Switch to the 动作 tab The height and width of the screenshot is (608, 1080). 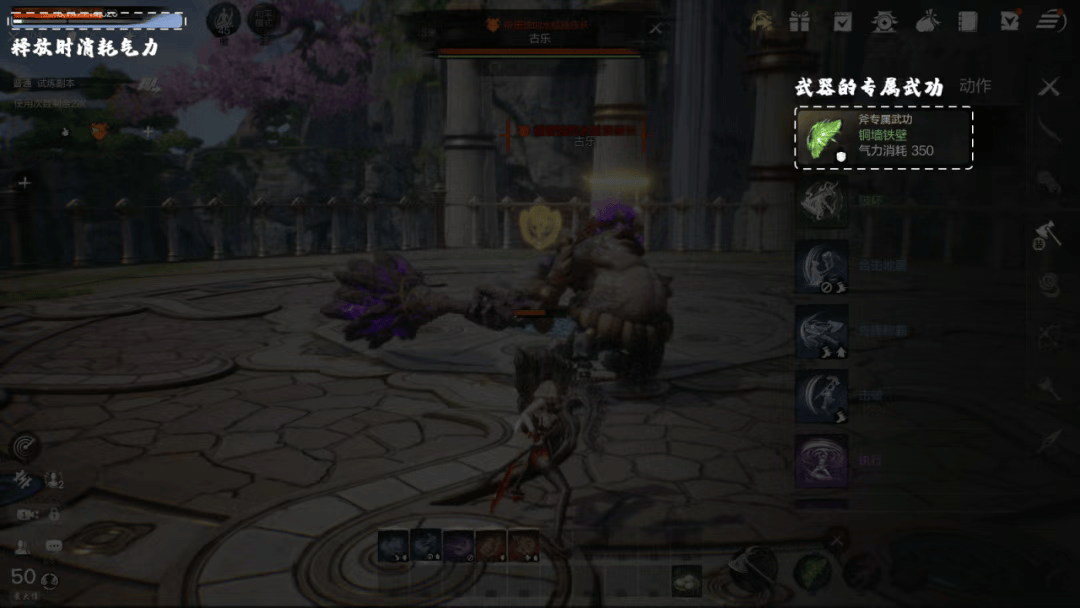(975, 86)
